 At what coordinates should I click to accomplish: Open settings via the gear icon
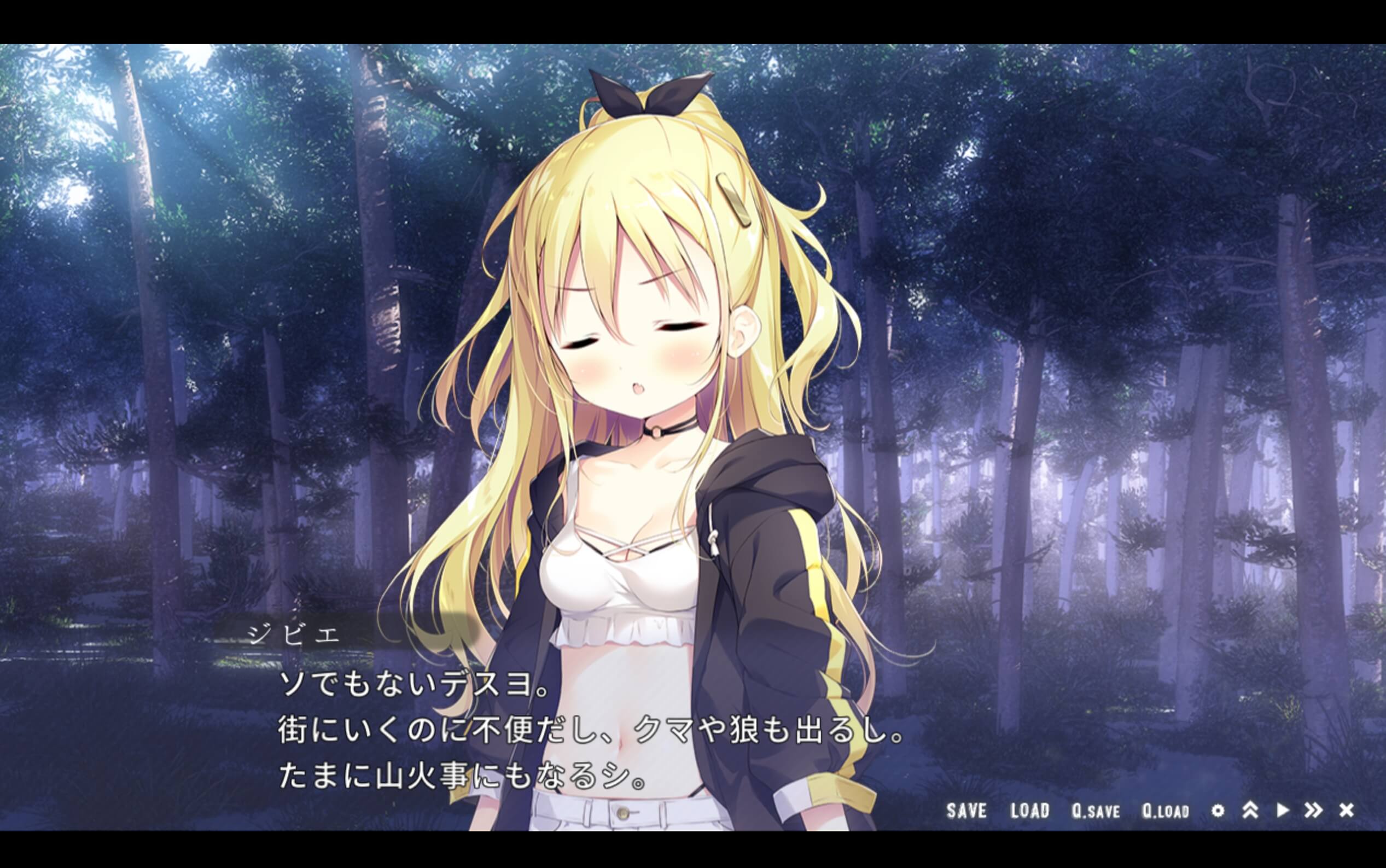click(1218, 811)
